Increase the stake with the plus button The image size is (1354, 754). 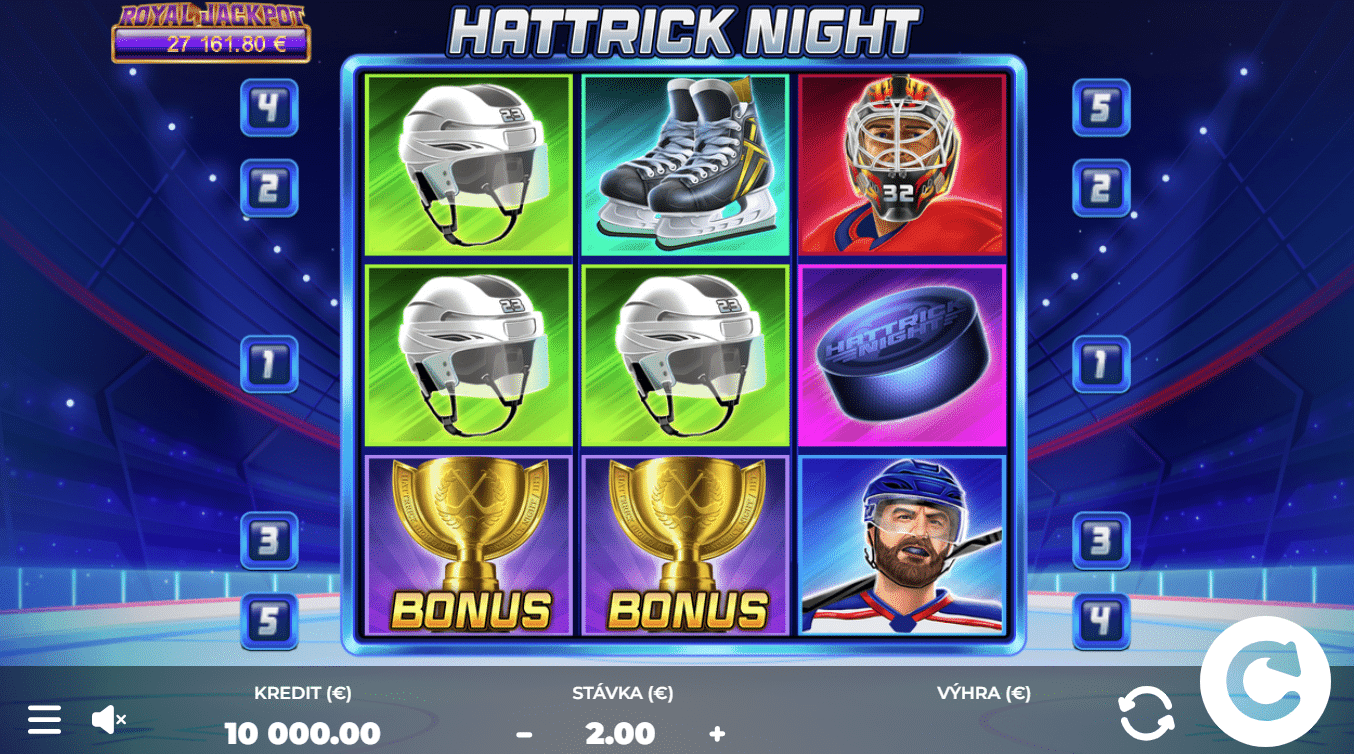tap(716, 733)
